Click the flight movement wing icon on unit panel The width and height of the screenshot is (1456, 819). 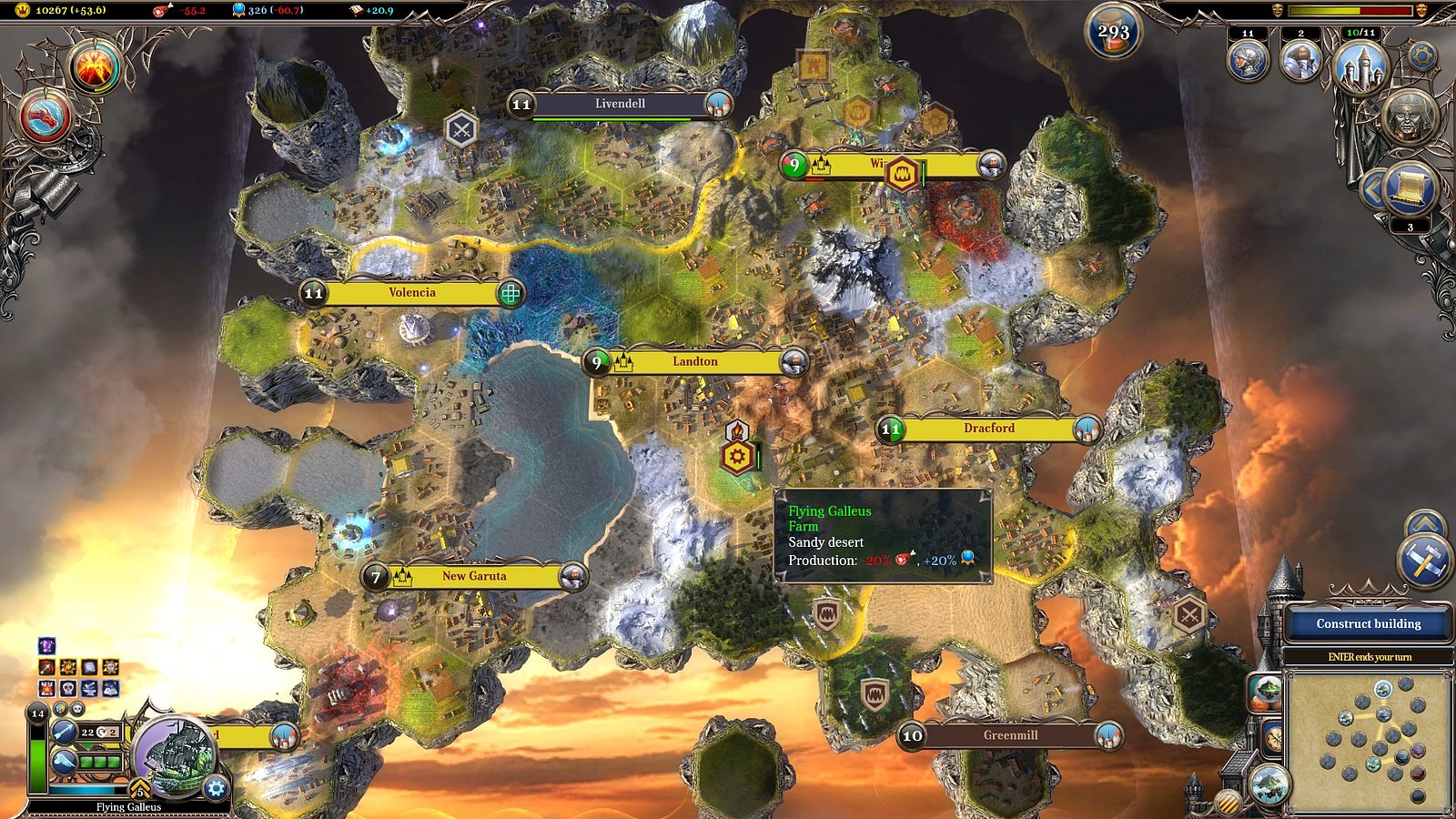click(64, 762)
